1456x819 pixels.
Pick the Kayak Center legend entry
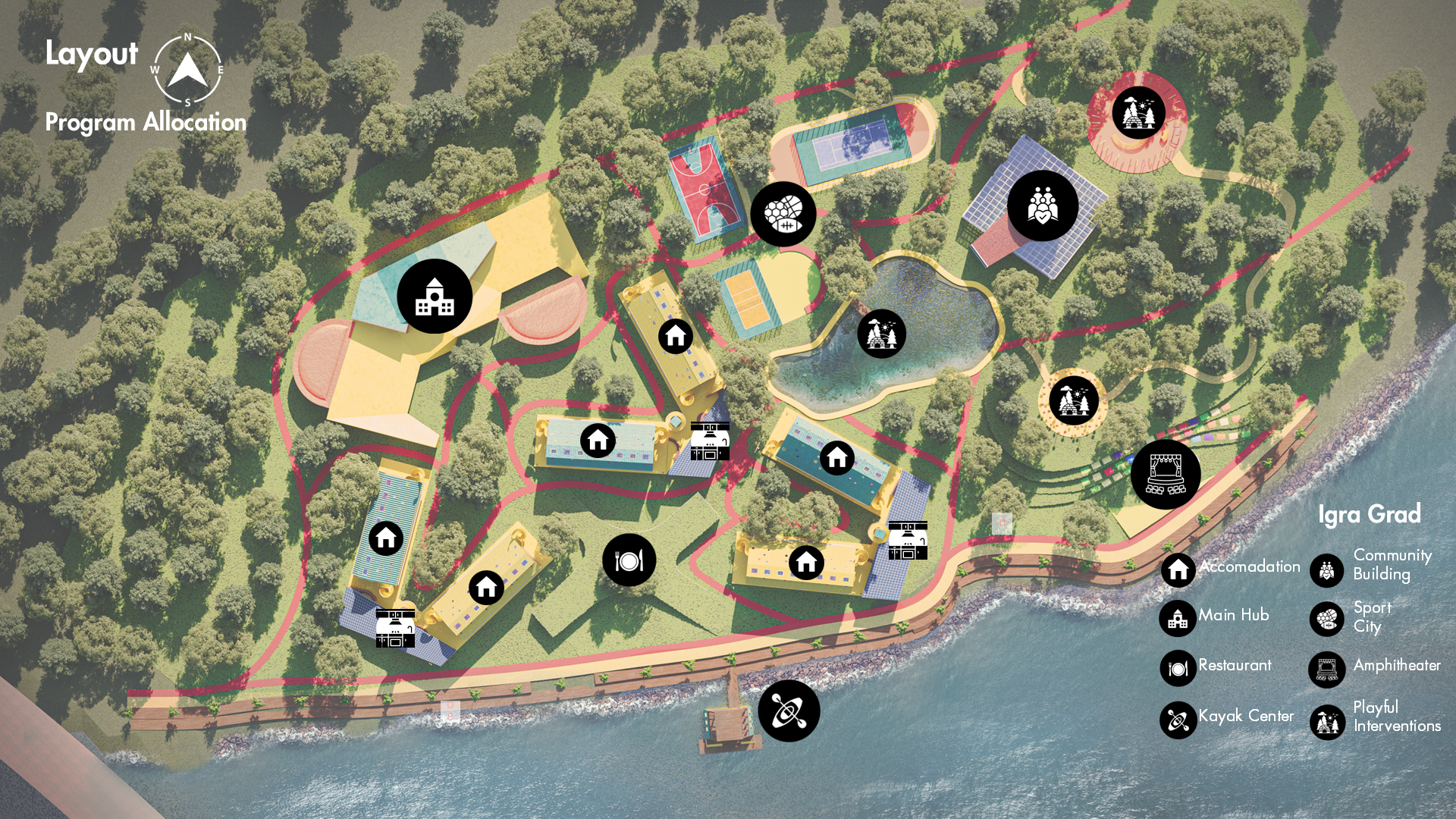[x=1227, y=717]
